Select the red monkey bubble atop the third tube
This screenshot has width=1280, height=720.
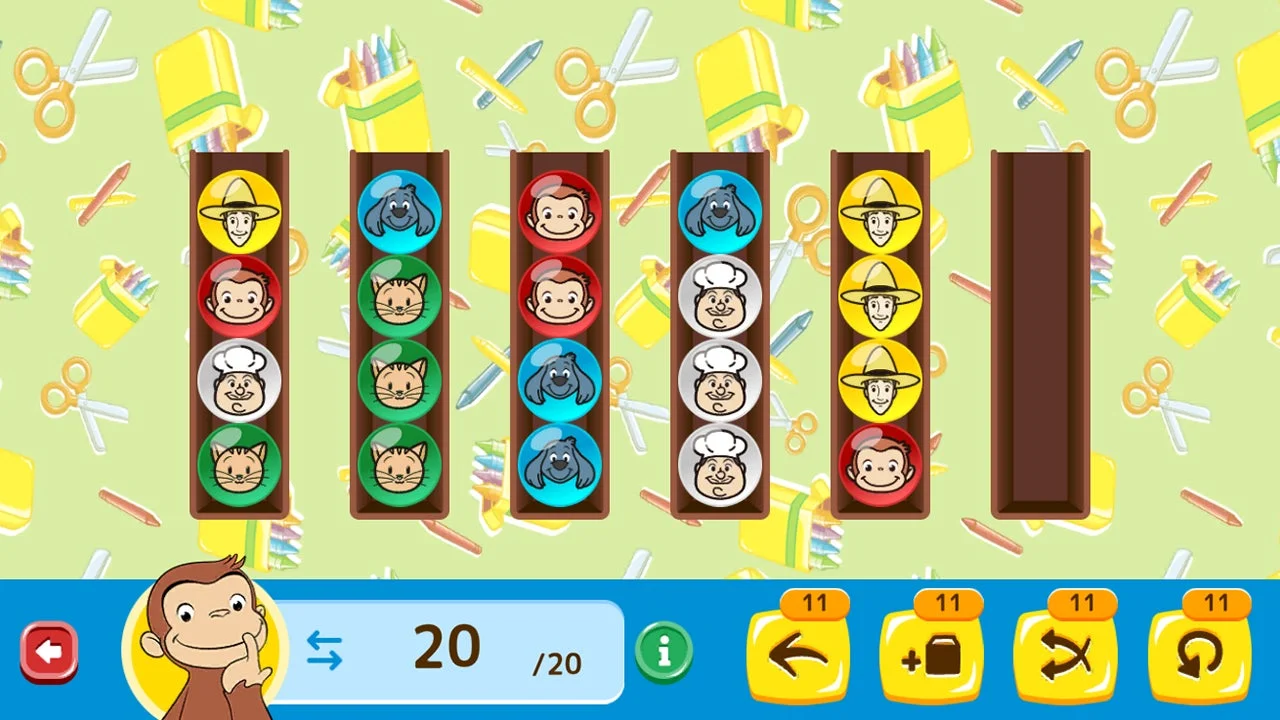[560, 212]
